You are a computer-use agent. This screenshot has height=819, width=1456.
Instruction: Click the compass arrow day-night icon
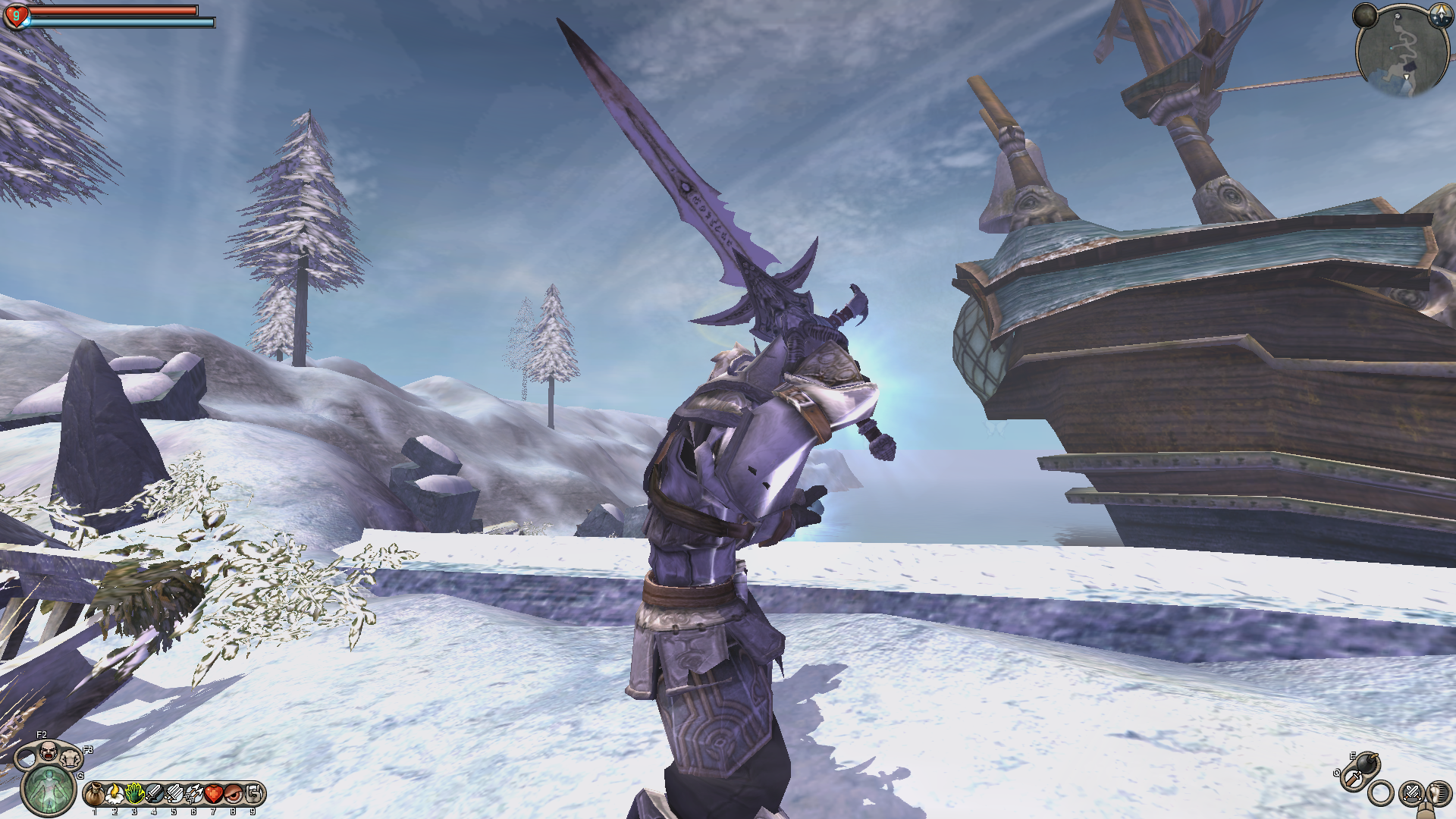[x=1440, y=15]
